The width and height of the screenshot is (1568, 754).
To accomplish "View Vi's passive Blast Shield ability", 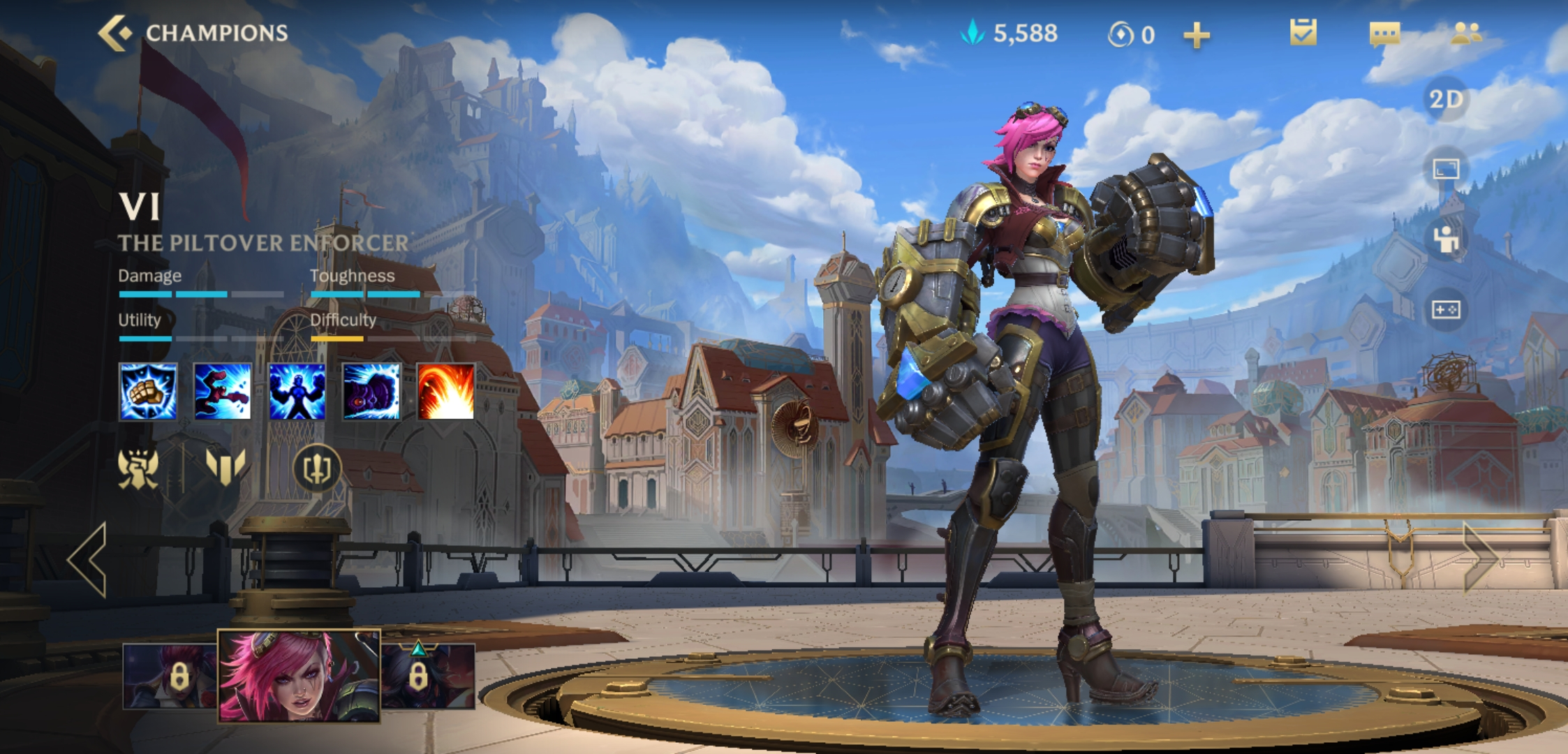I will click(x=148, y=392).
